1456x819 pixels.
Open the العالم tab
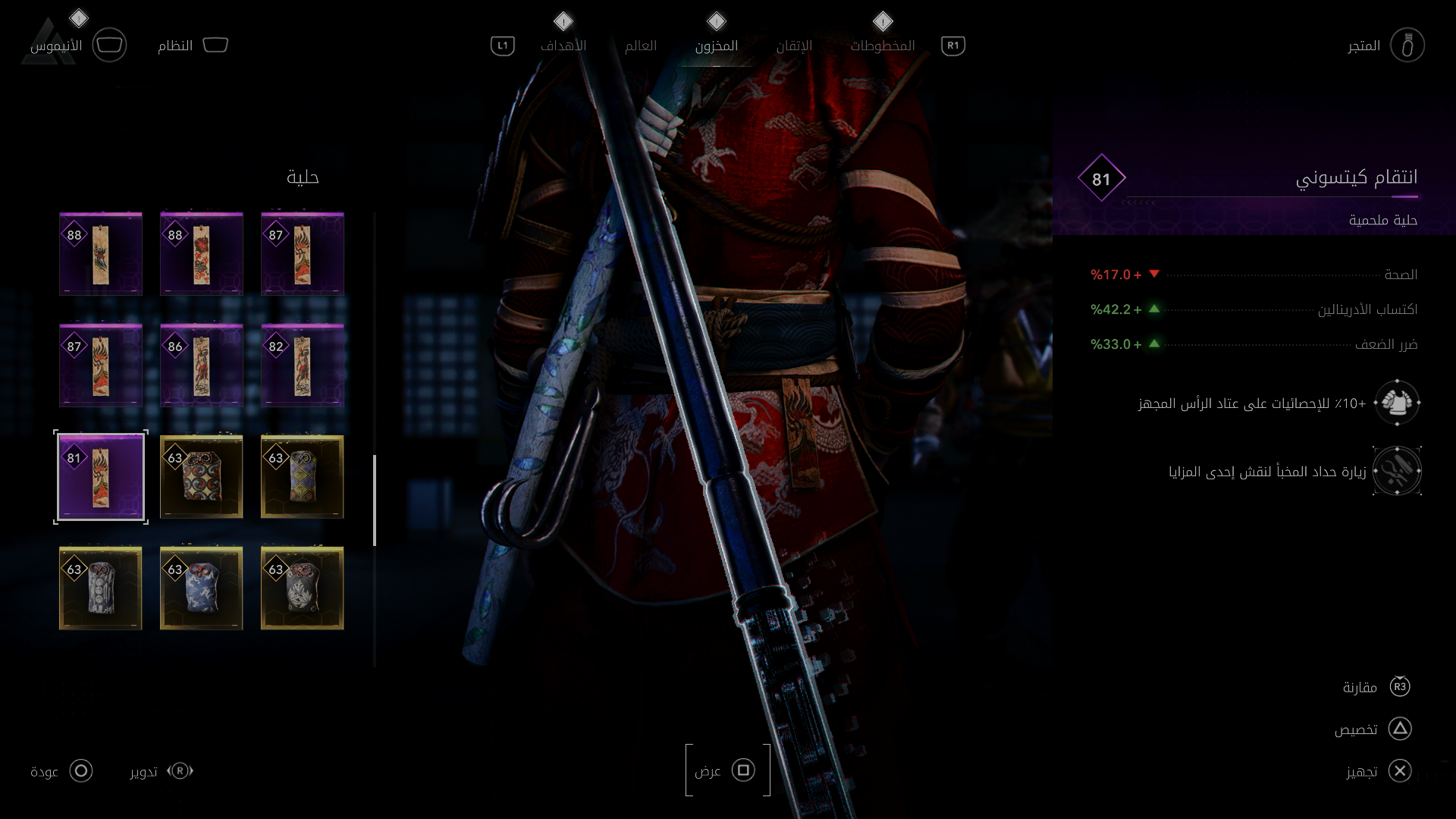pos(640,46)
